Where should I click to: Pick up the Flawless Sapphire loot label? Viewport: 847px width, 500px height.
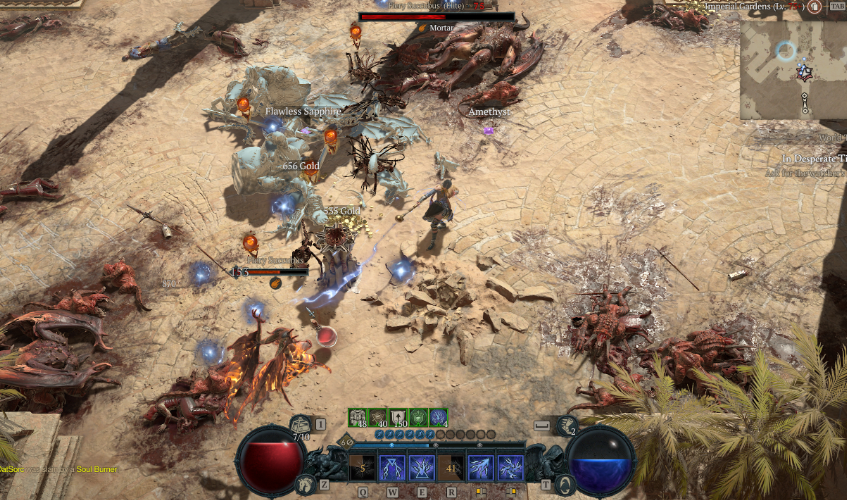tap(302, 112)
